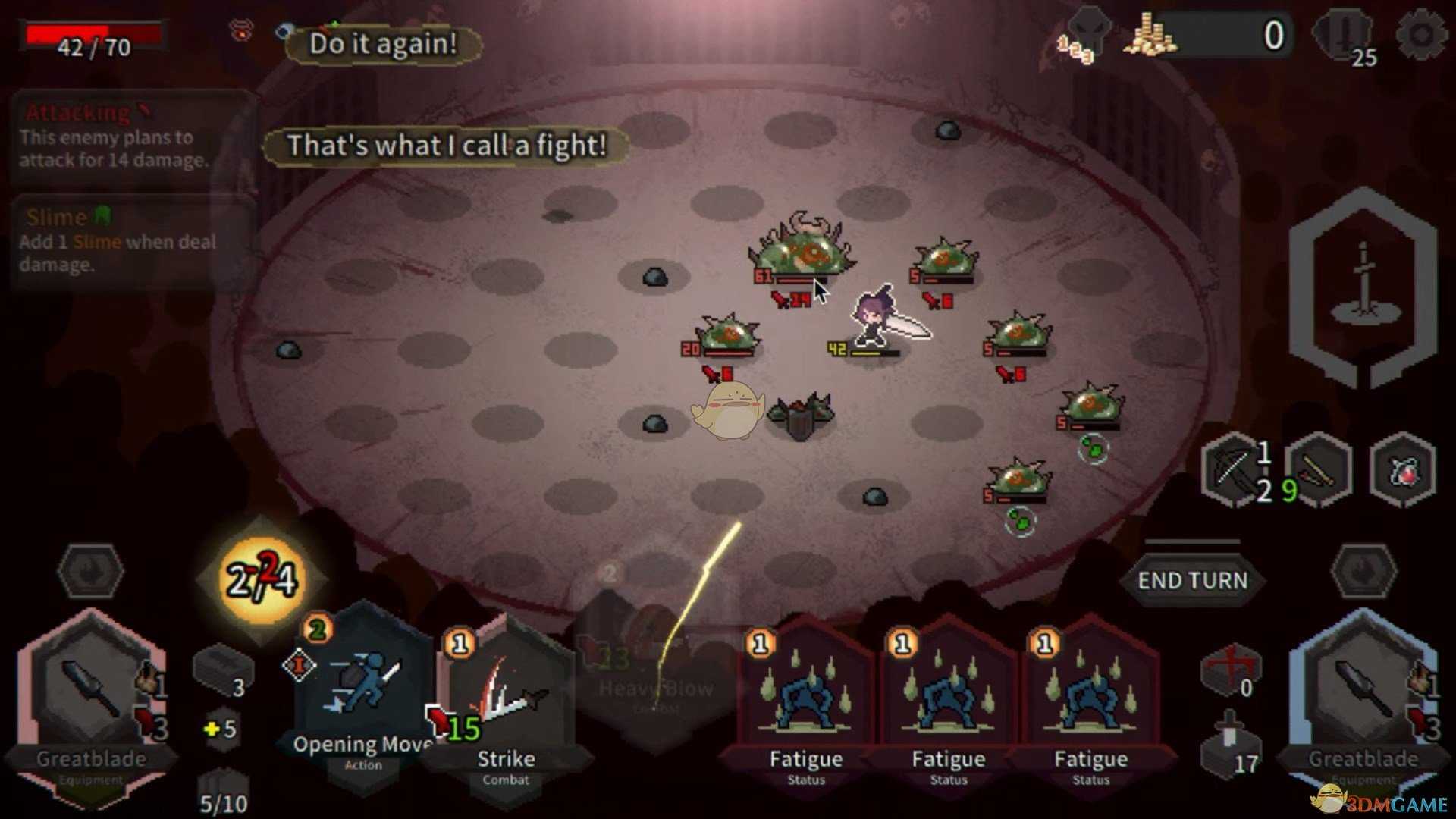Image resolution: width=1456 pixels, height=819 pixels.
Task: End the current turn
Action: pos(1192,581)
